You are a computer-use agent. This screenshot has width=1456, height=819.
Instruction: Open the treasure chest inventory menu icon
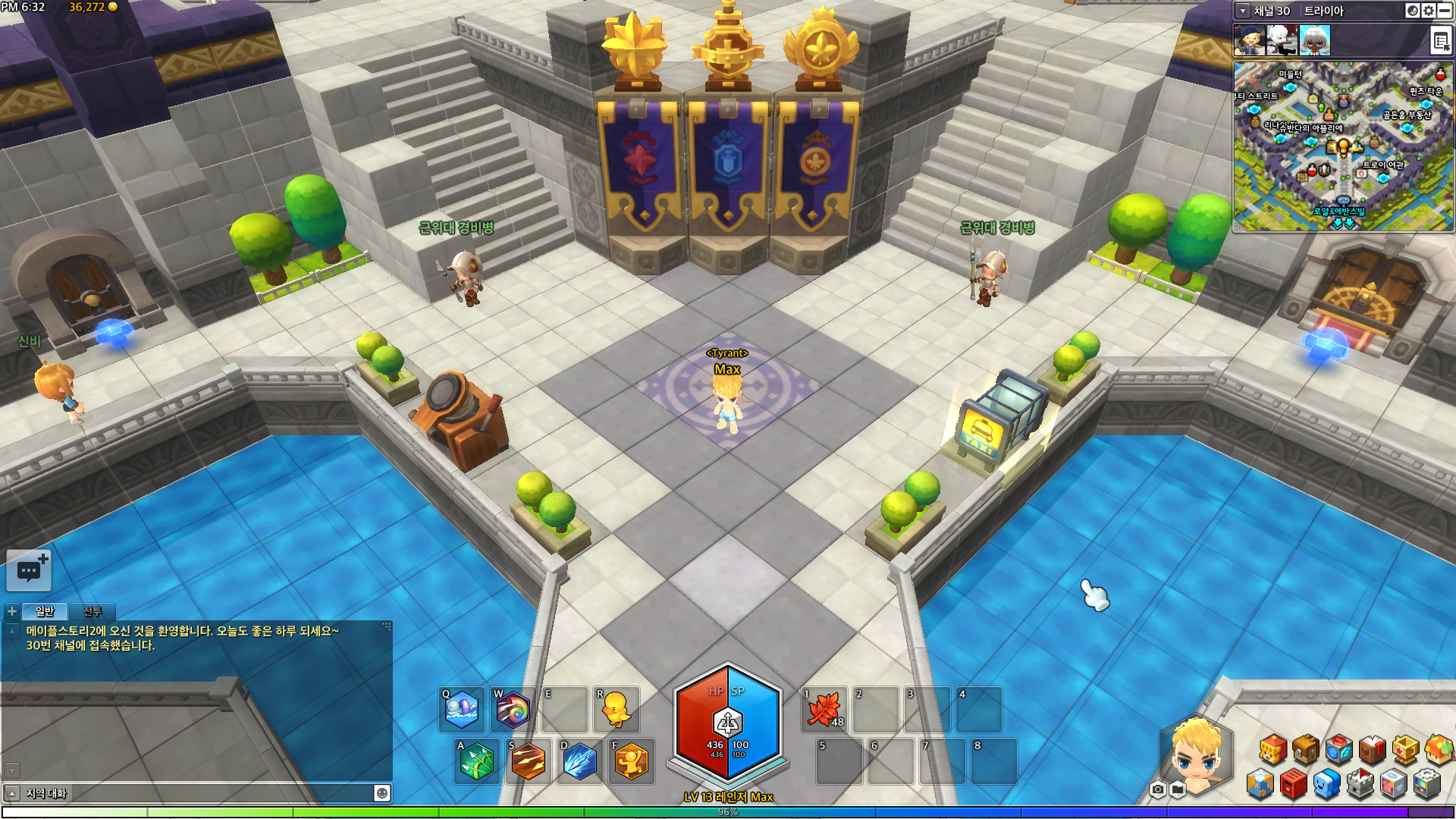tap(1306, 749)
